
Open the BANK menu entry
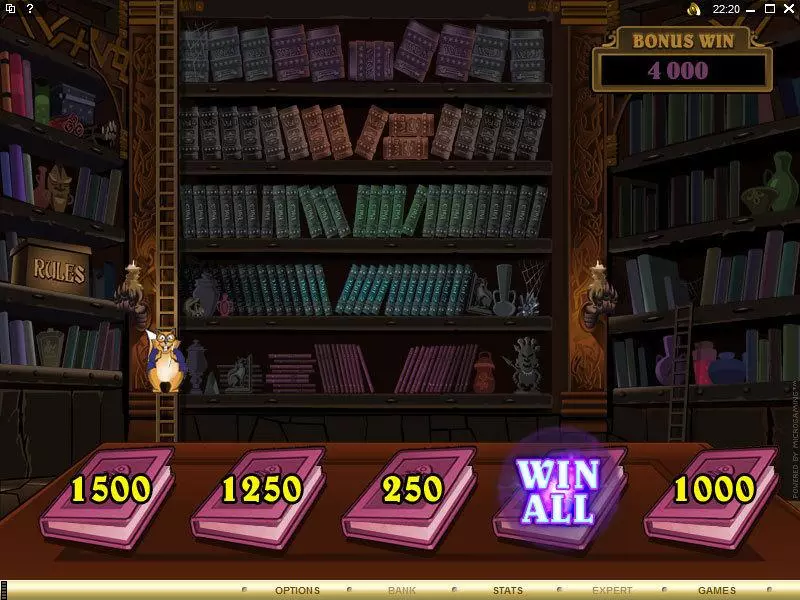tap(402, 591)
